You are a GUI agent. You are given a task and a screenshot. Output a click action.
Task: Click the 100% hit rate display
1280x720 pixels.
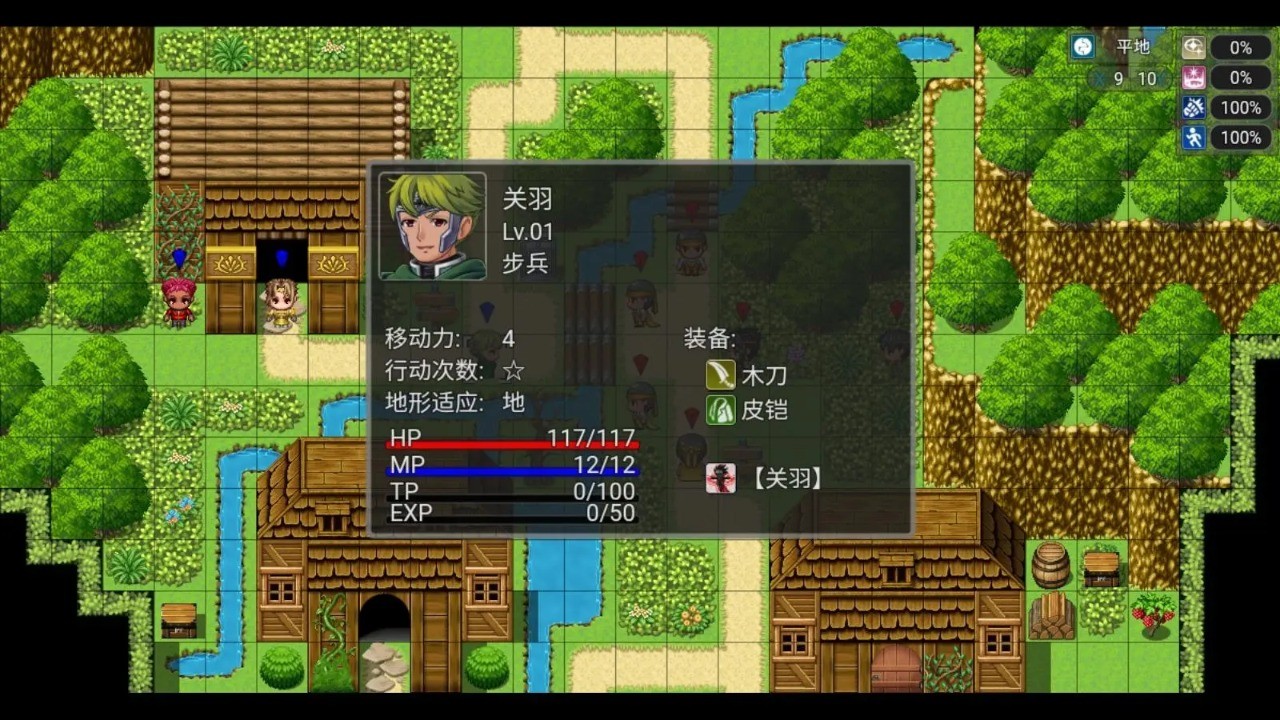[x=1240, y=107]
